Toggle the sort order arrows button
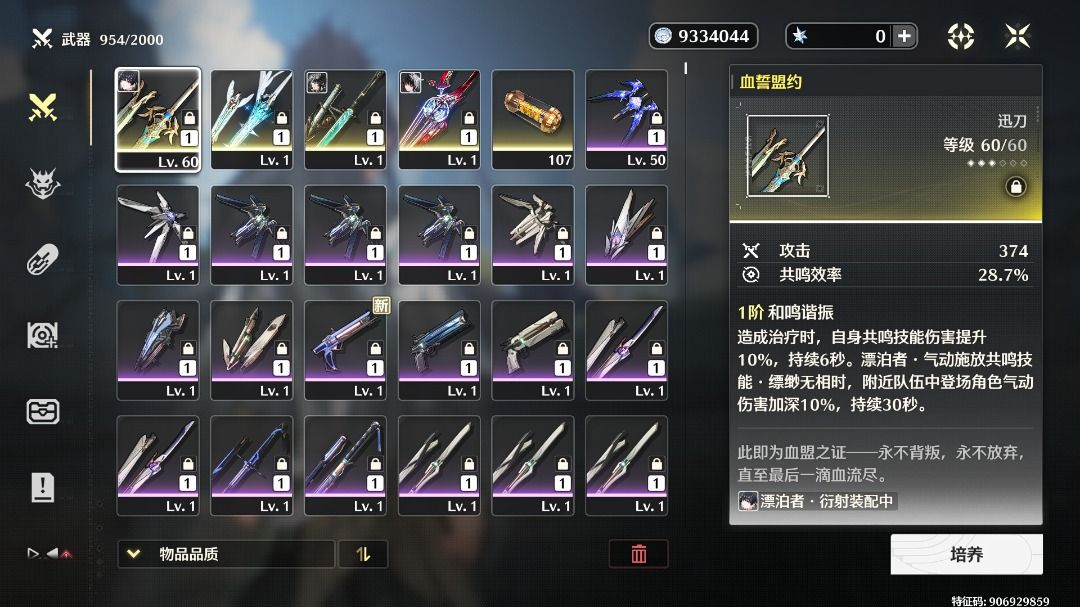1080x607 pixels. coord(363,554)
